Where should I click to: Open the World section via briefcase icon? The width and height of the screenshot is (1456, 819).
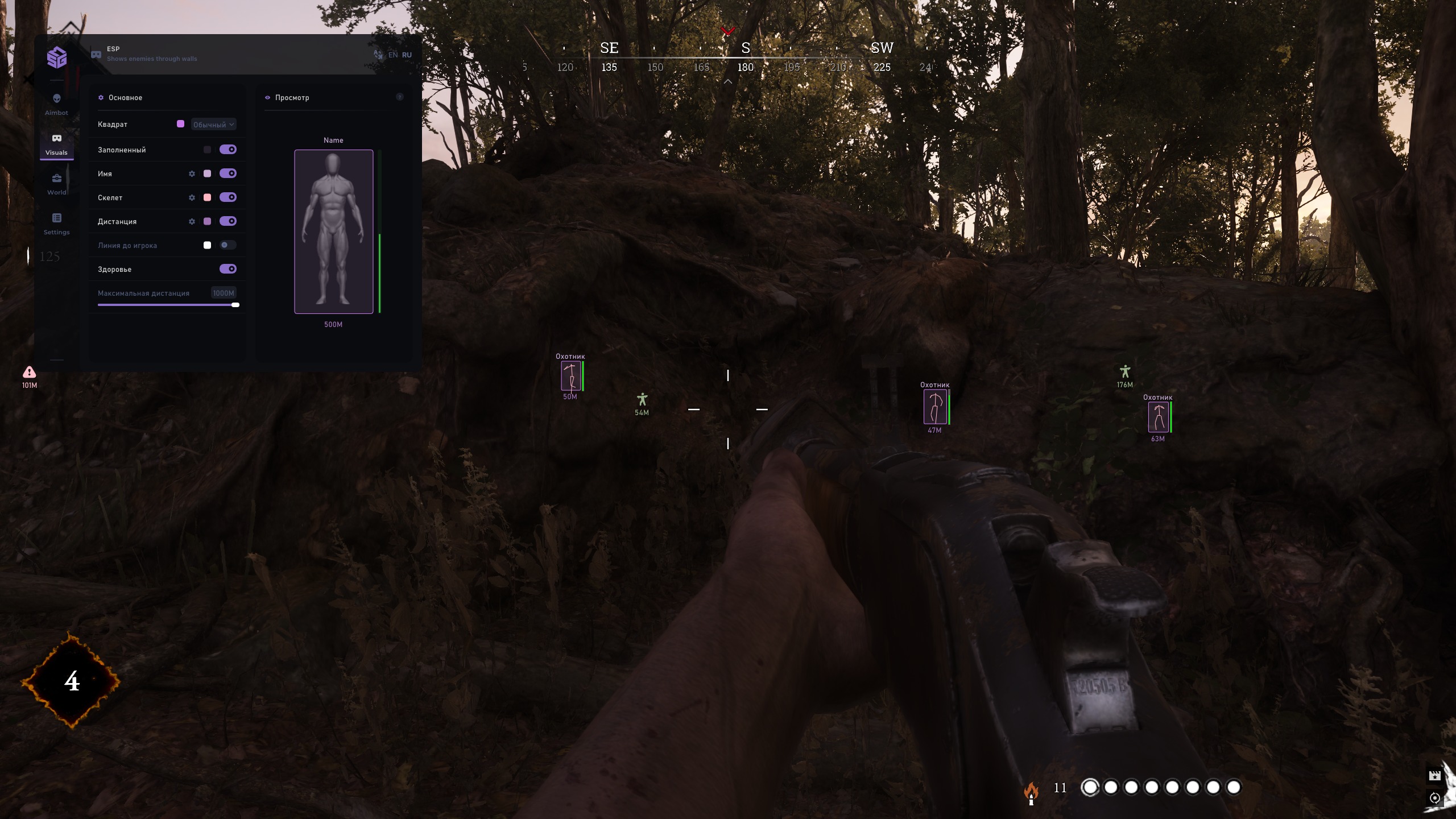point(56,178)
